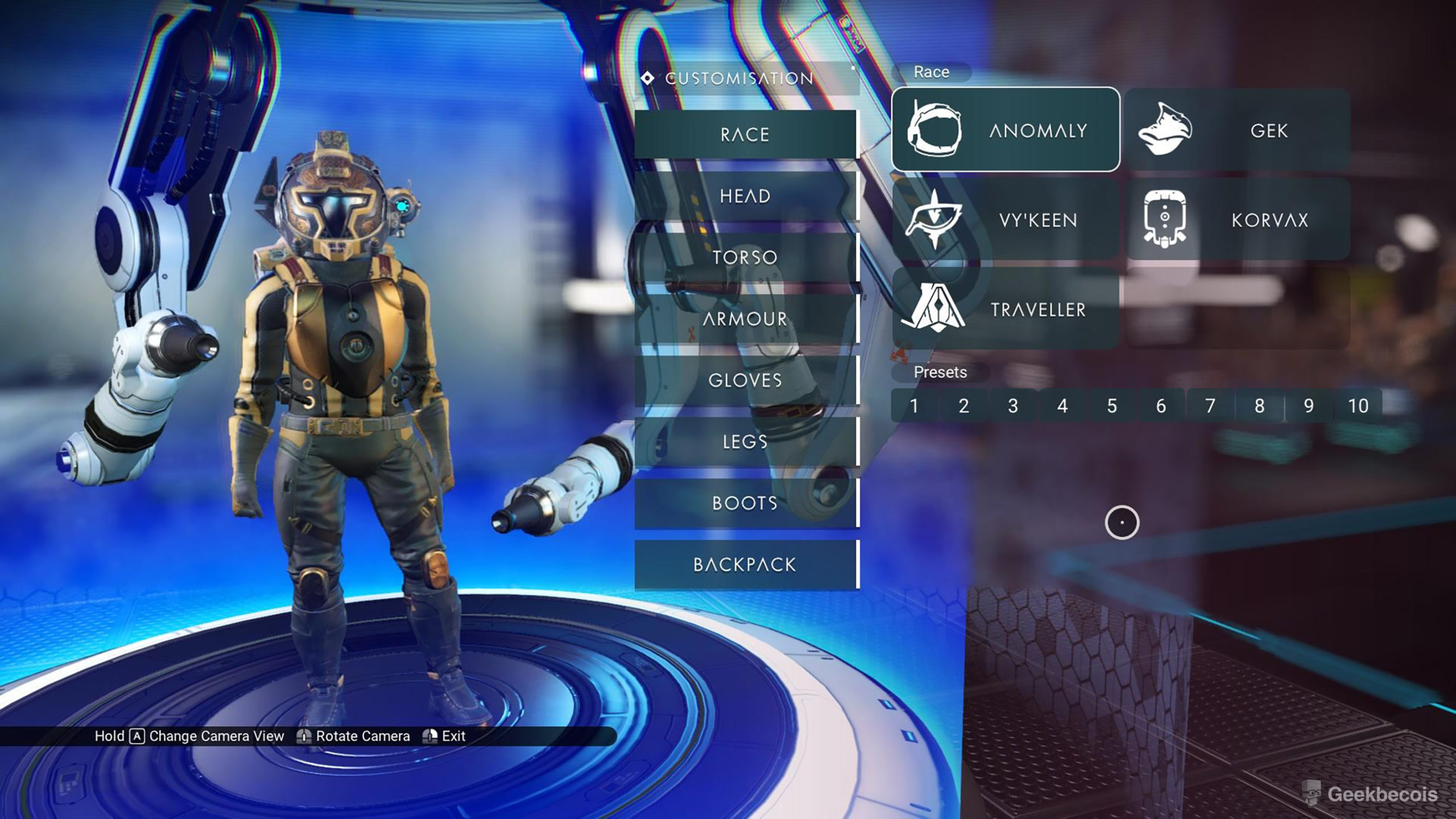Viewport: 1456px width, 819px height.
Task: Choose preset 5
Action: click(x=1112, y=406)
